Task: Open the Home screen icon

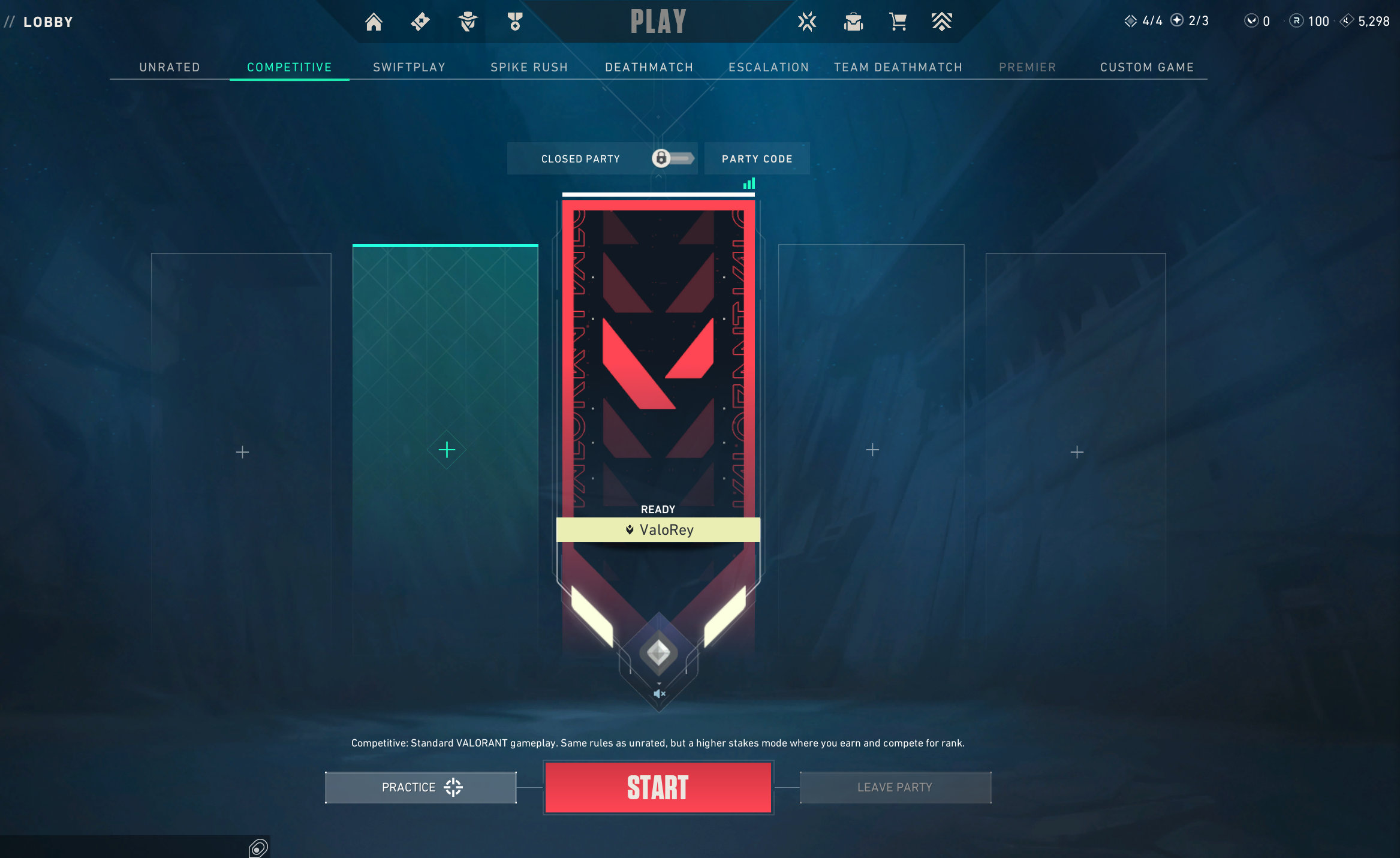Action: coord(374,21)
